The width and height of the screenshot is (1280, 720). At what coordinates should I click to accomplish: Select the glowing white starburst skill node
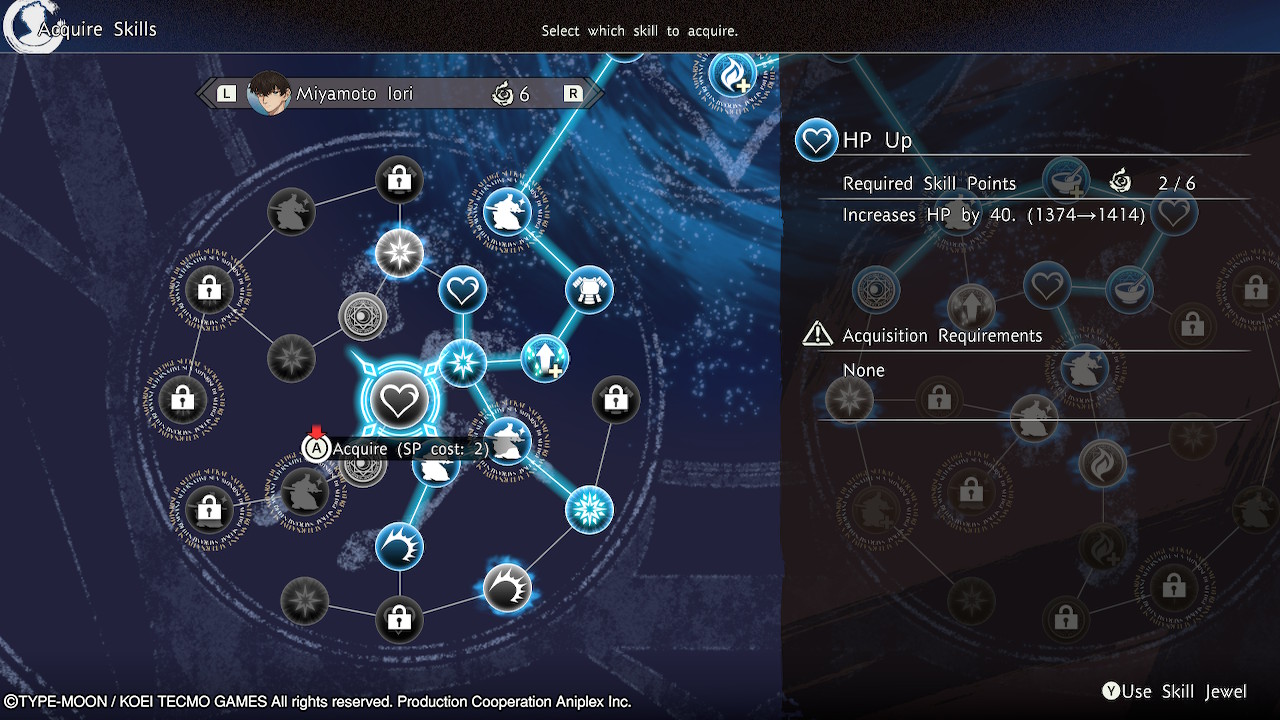tap(399, 253)
